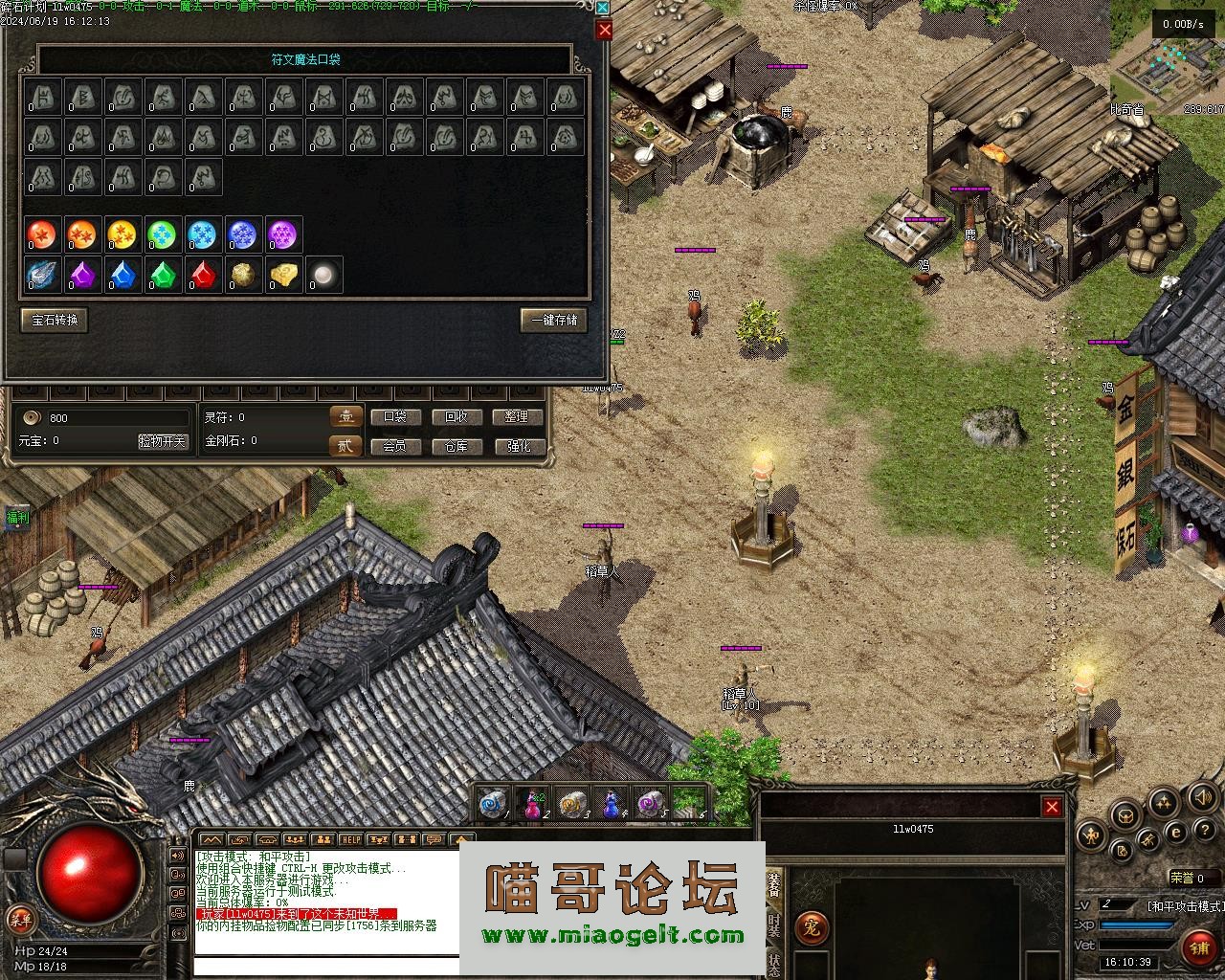Screen dimensions: 1225x980
Task: Close the character panel for llw0475
Action: (1052, 807)
